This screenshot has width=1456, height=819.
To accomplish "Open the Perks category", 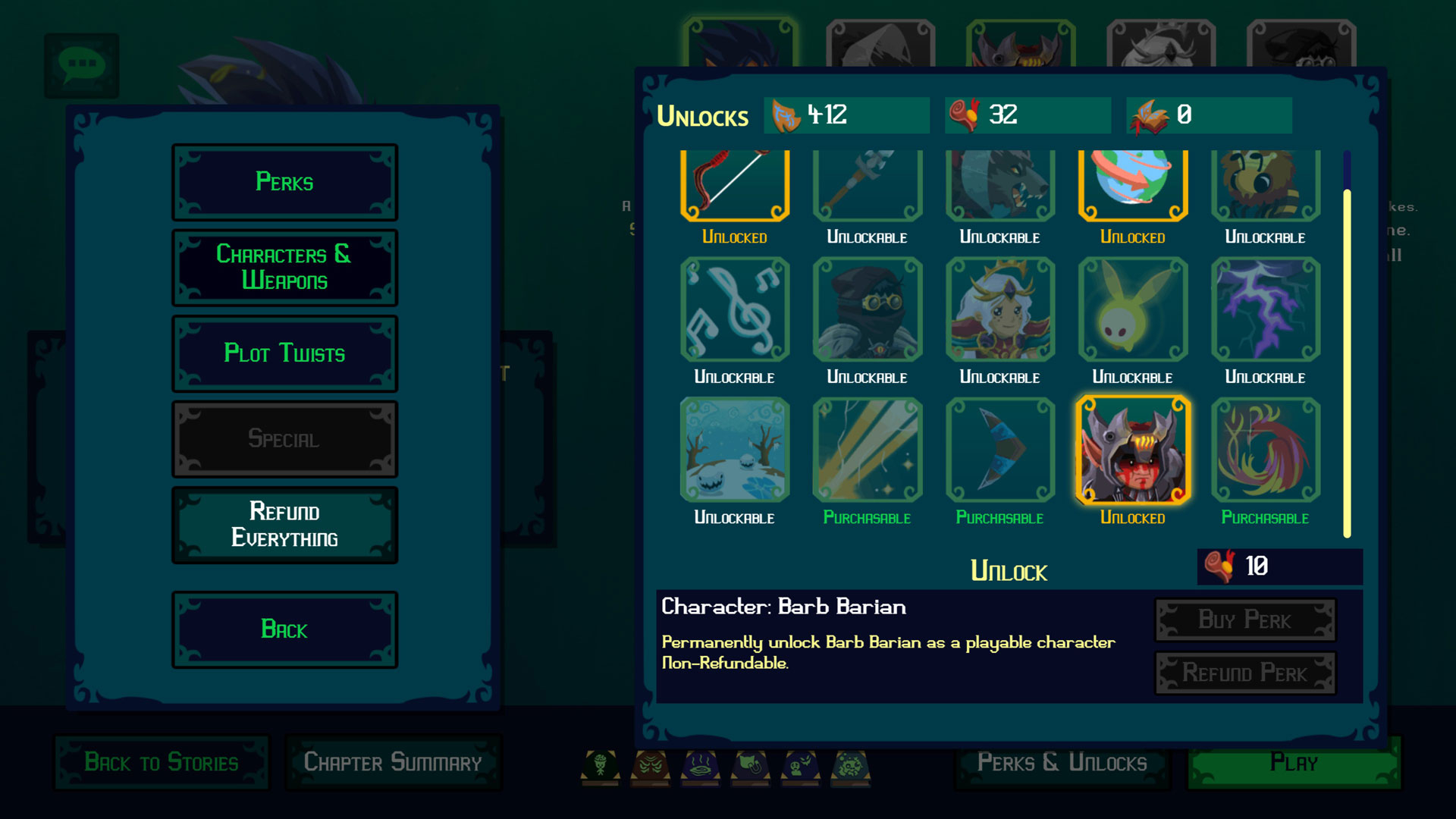I will [x=284, y=182].
